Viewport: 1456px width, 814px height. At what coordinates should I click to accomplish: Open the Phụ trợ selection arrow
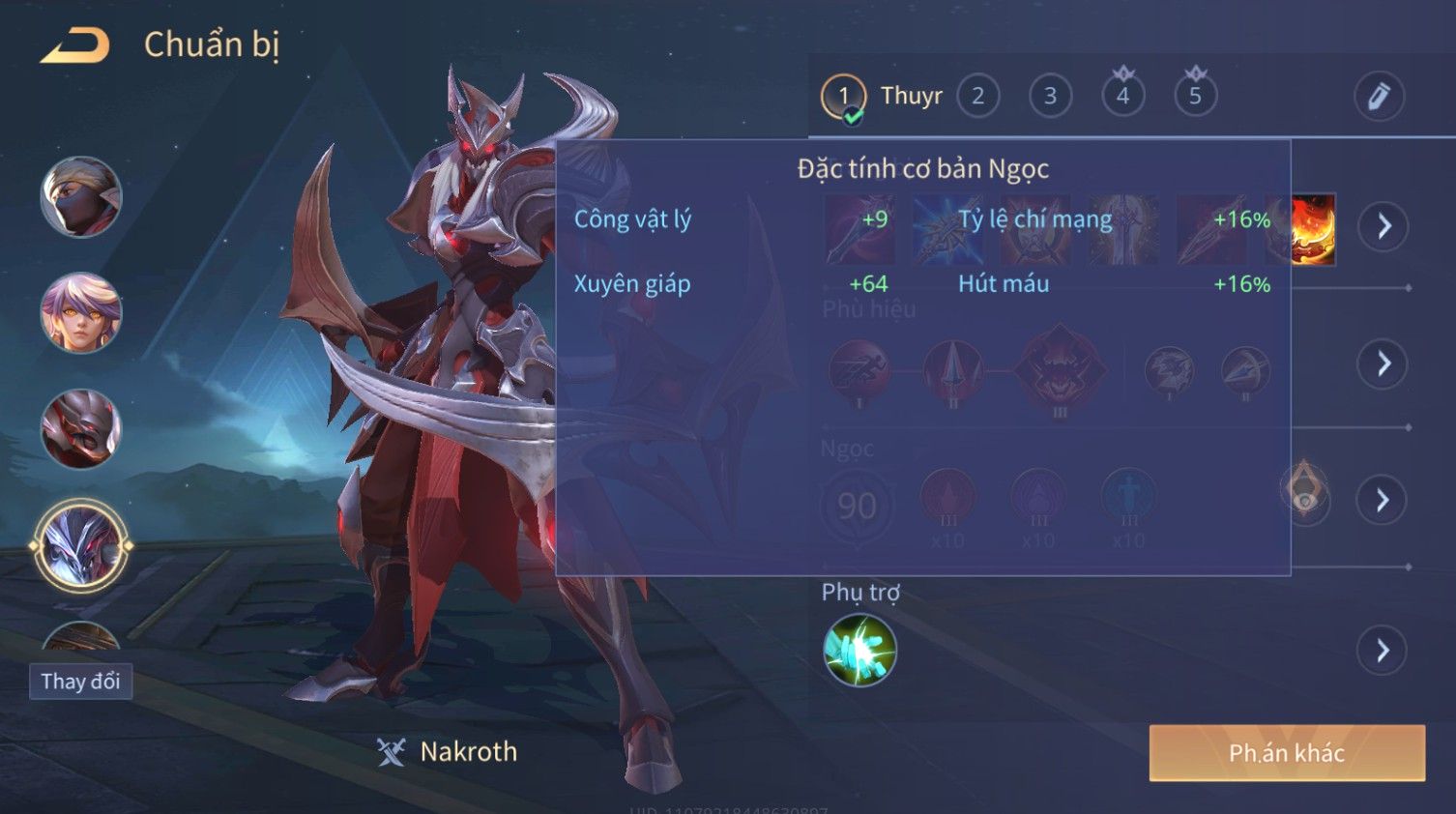tap(1383, 651)
